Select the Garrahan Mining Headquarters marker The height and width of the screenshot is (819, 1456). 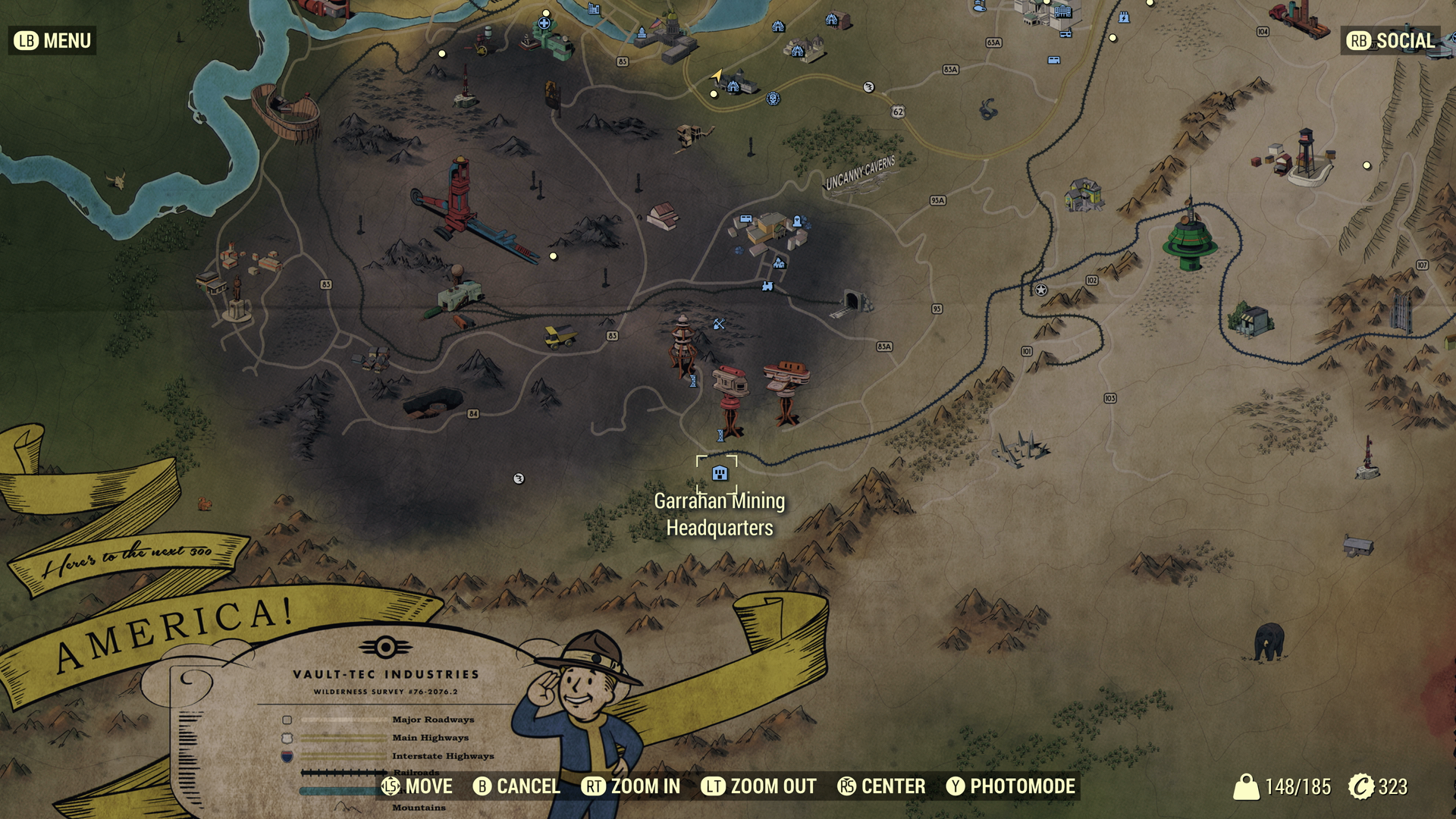pyautogui.click(x=719, y=474)
